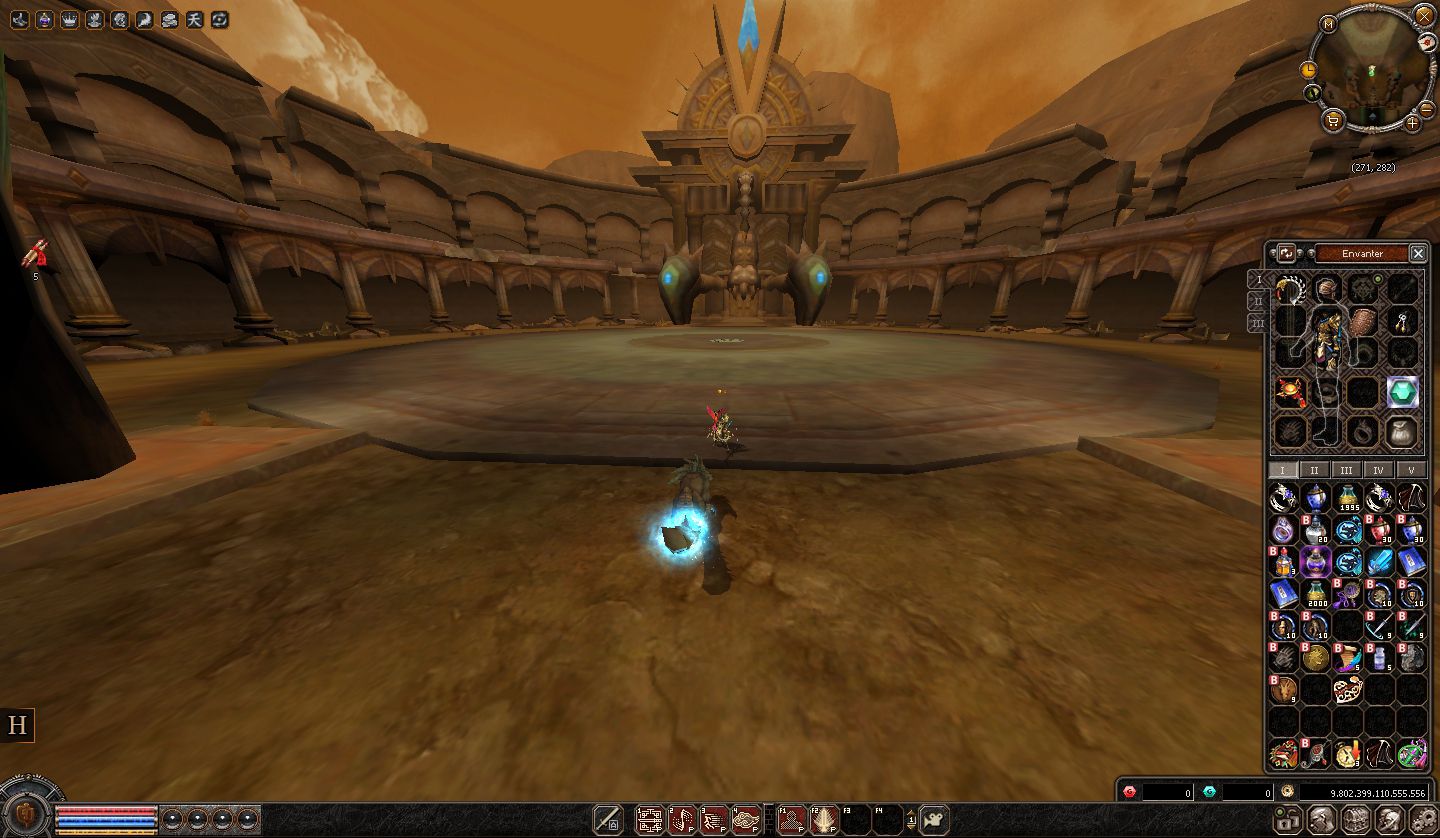Click the minimap's plus zoom button
1440x838 pixels.
point(1412,123)
